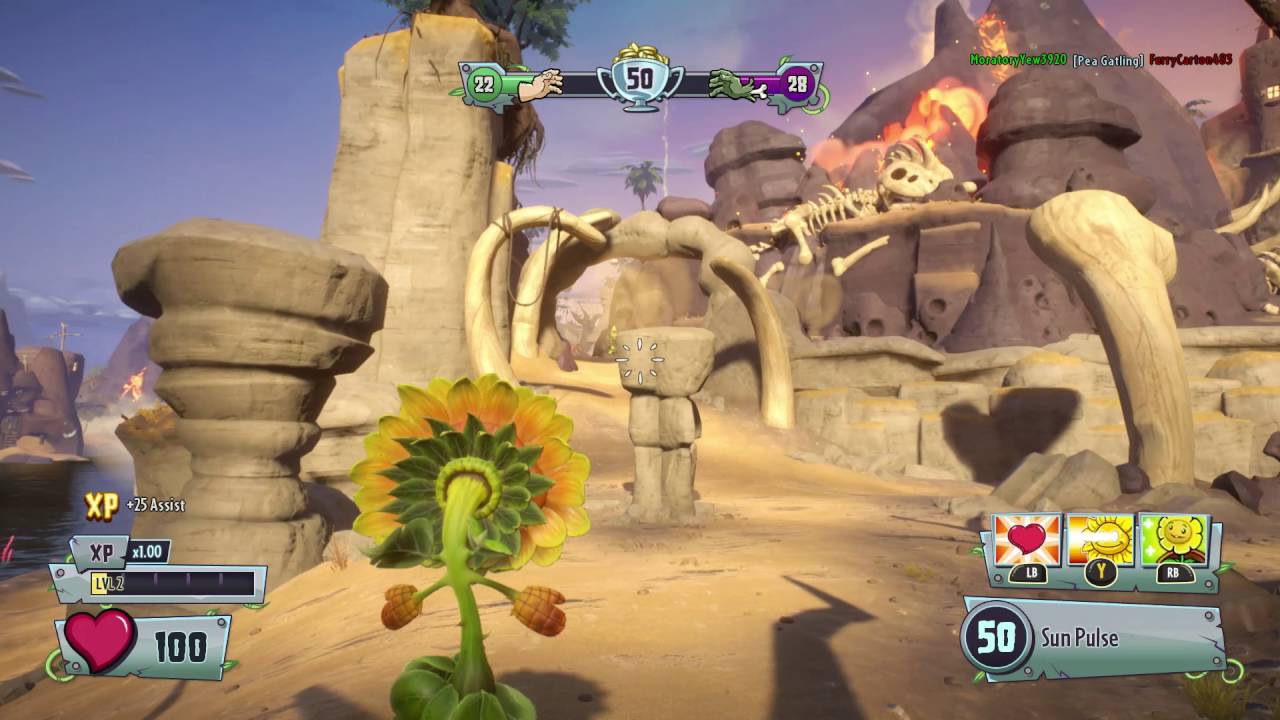Deploy the Heal Flower ability
1280x720 pixels.
1173,541
